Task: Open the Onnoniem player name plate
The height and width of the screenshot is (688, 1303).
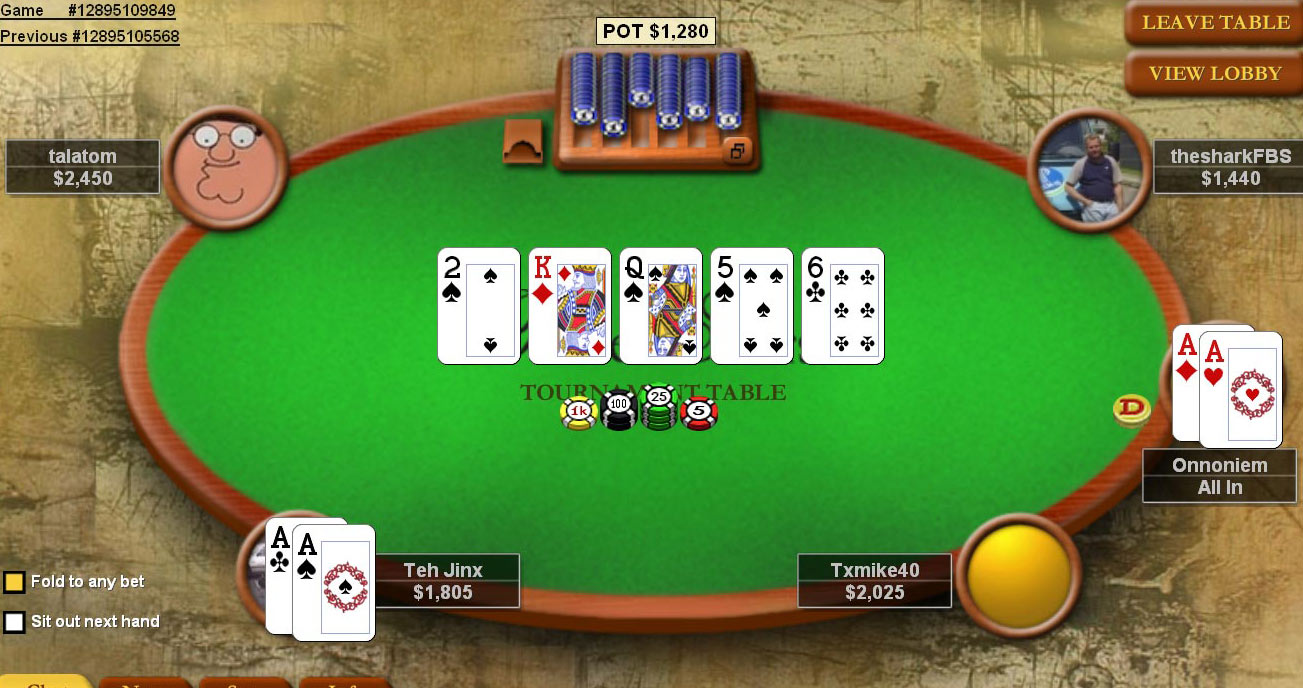Action: click(x=1219, y=476)
